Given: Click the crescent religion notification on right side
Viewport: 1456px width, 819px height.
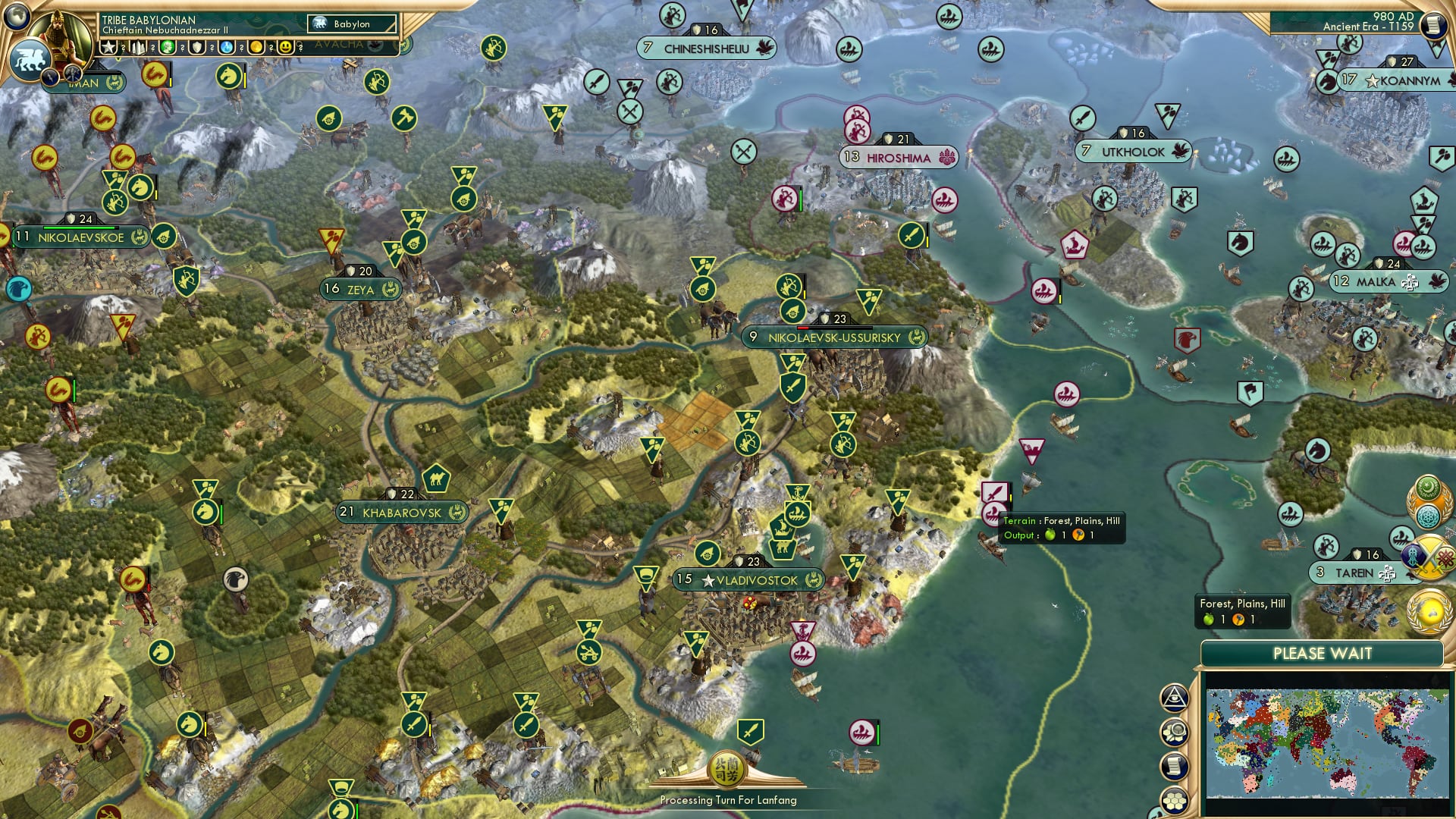Looking at the screenshot, I should pos(1427,487).
